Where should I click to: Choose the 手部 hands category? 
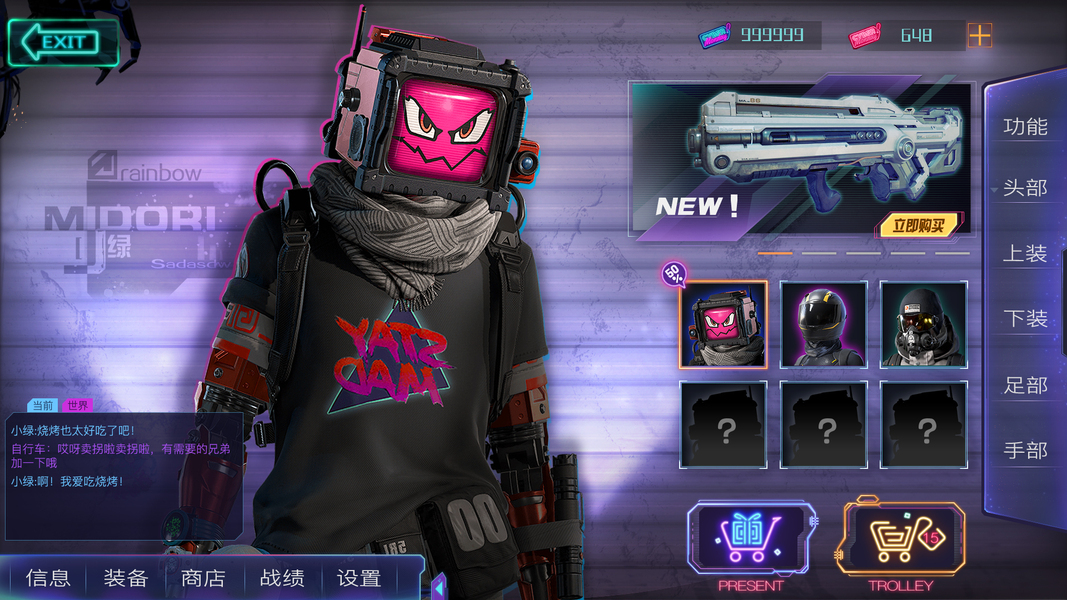point(1025,450)
